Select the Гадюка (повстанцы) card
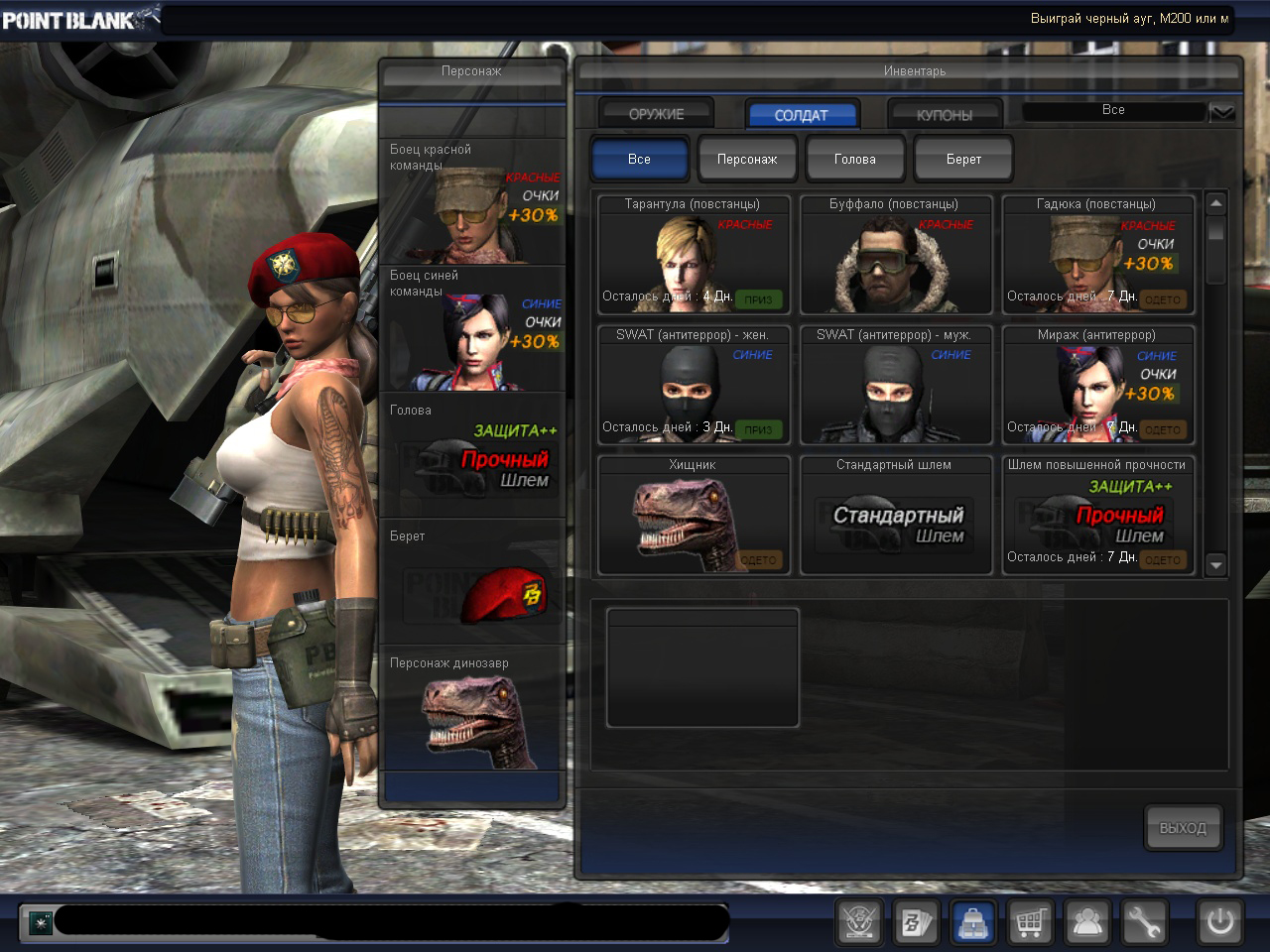The width and height of the screenshot is (1270, 952). point(1096,255)
